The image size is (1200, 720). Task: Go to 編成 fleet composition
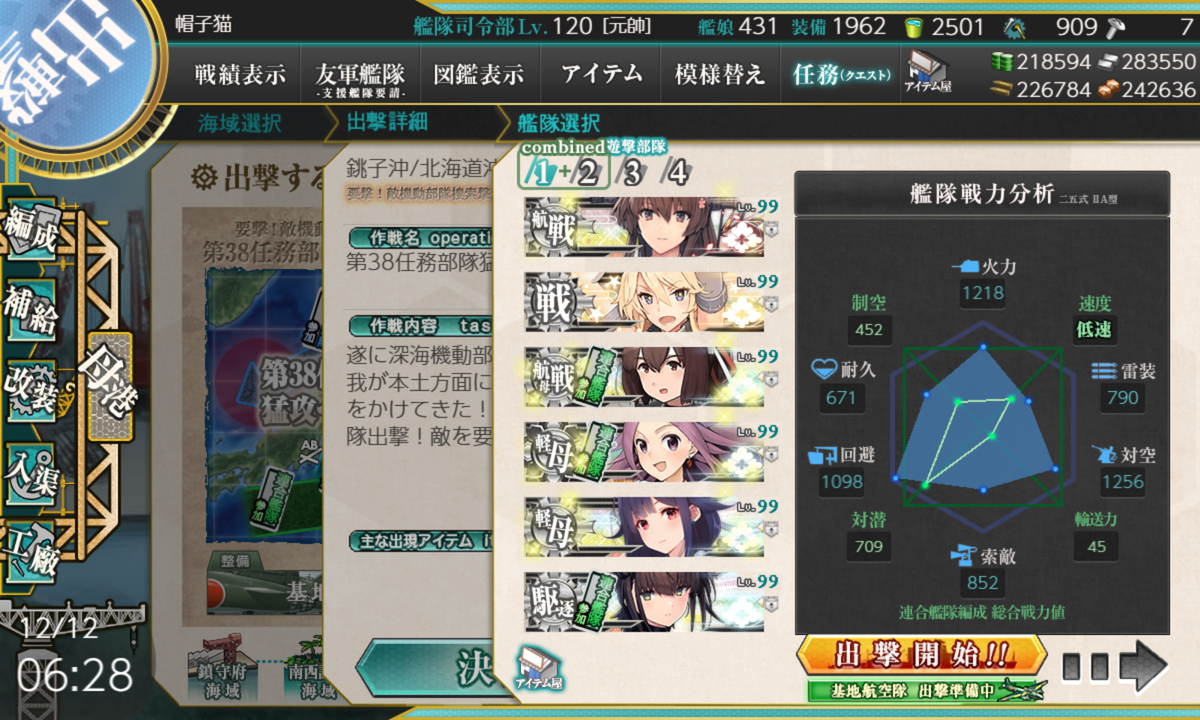click(29, 232)
